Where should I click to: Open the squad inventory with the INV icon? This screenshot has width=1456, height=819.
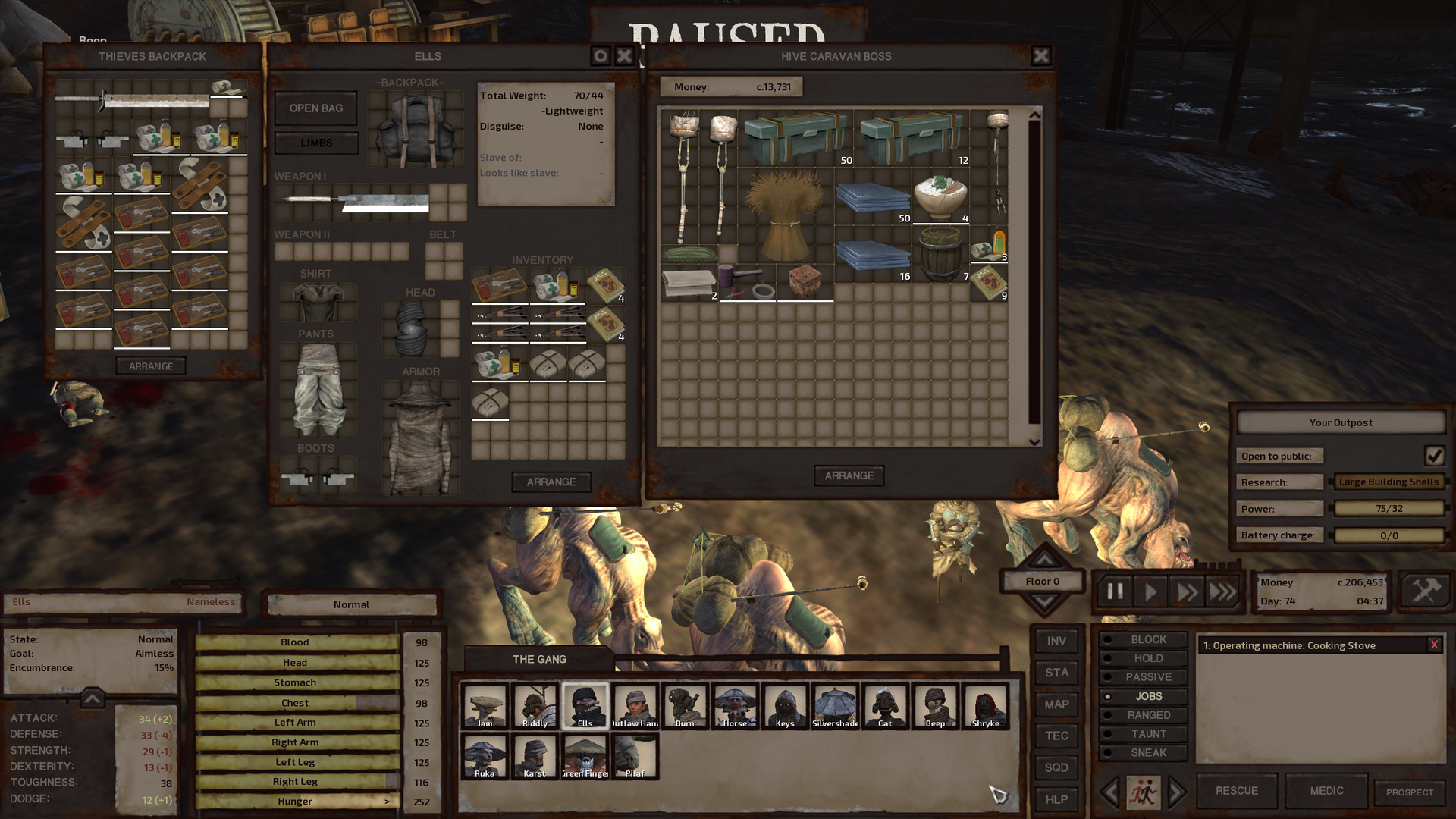1056,641
